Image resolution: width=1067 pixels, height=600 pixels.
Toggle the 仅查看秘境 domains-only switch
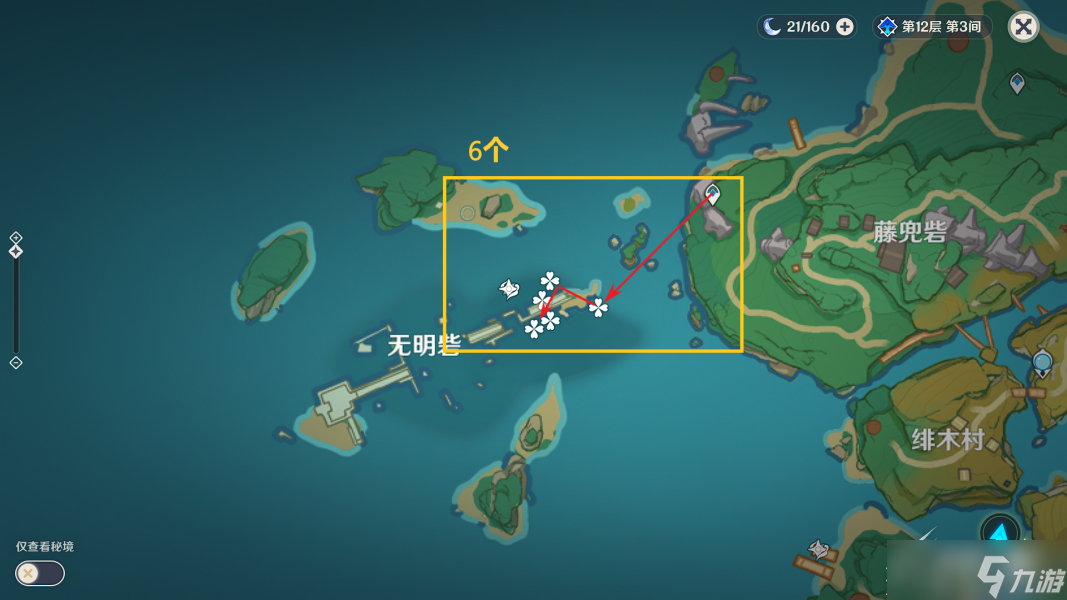coord(40,573)
